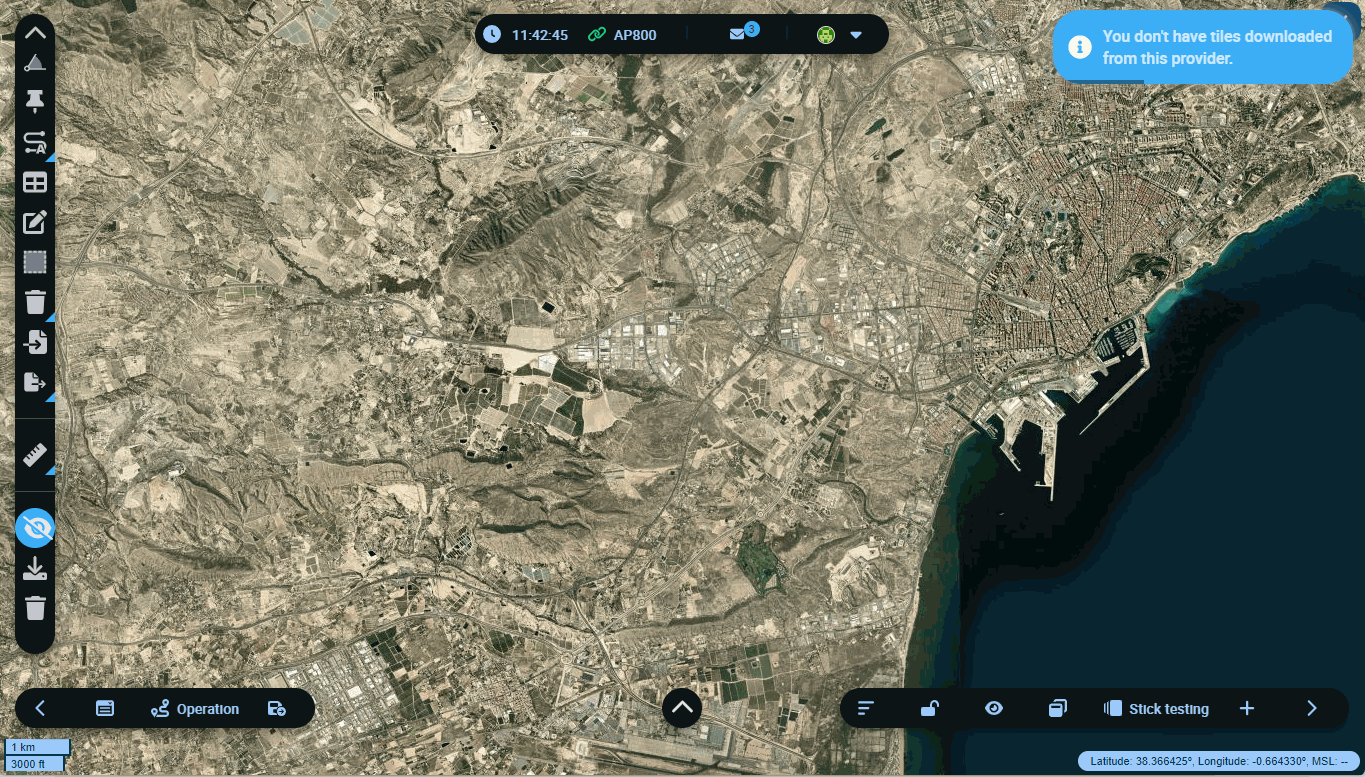The width and height of the screenshot is (1365, 777).
Task: Pick the dashed rectangle selection tool
Action: coord(35,262)
